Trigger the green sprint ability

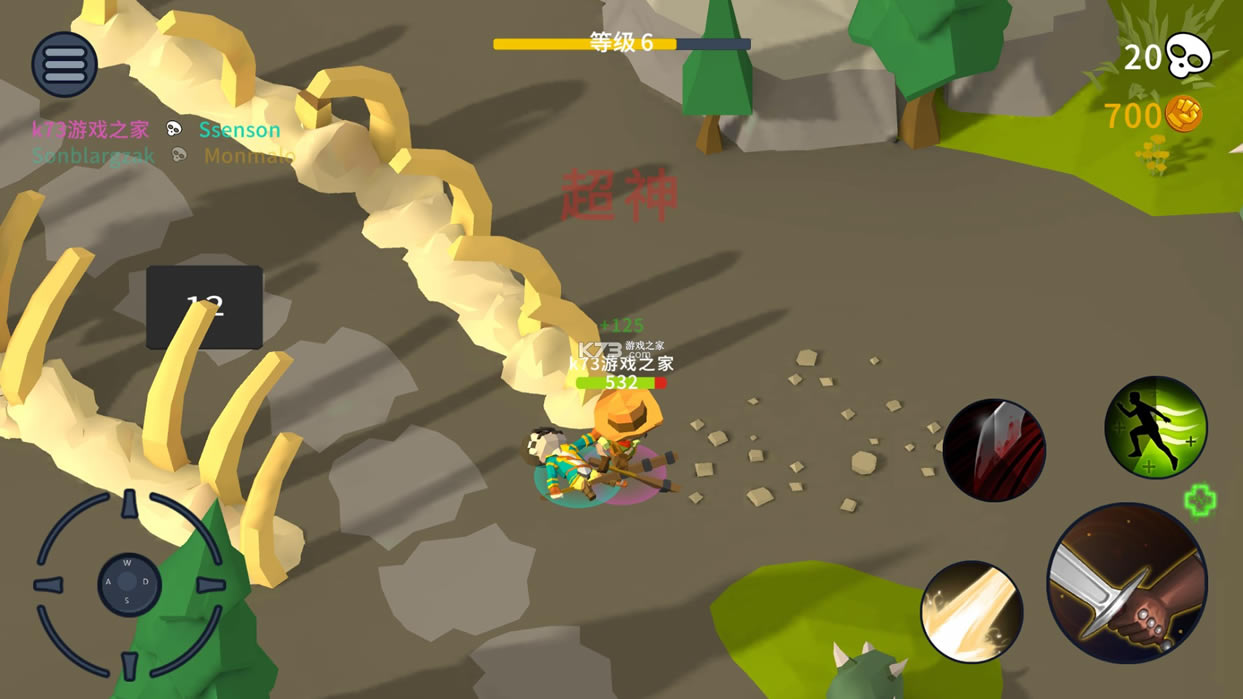(x=1156, y=427)
